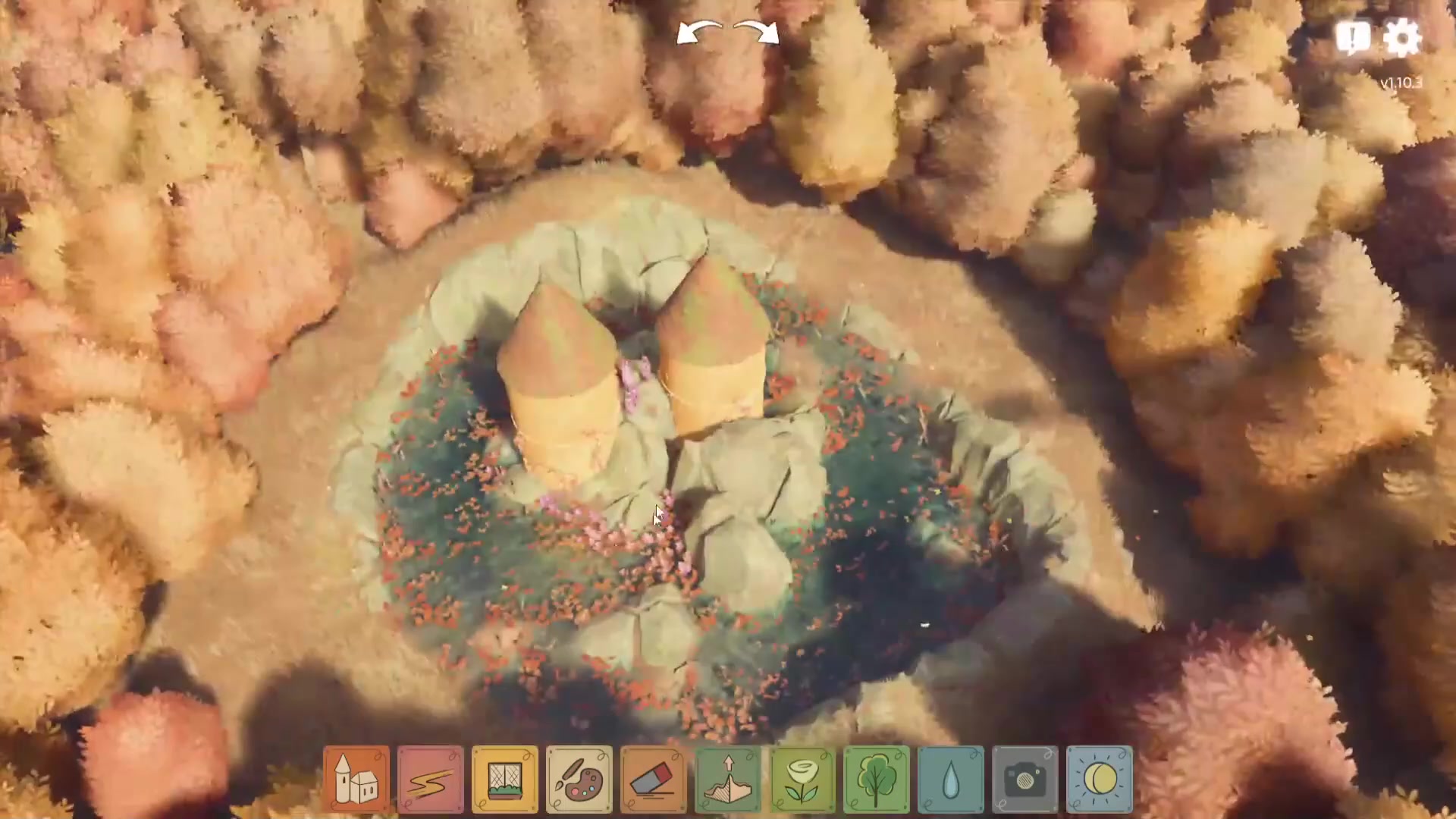This screenshot has width=1456, height=819.
Task: Open the feedback report dialog
Action: tap(1354, 36)
